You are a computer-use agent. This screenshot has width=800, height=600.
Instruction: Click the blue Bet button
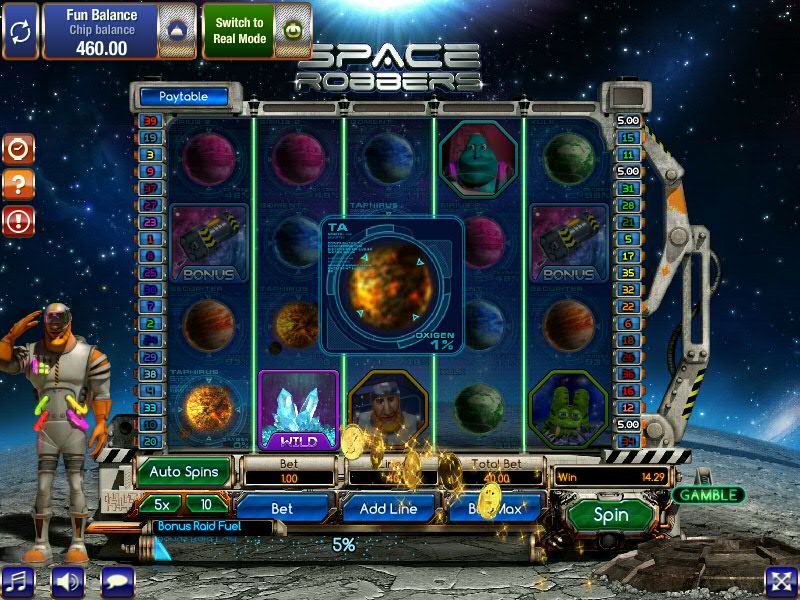coord(282,508)
